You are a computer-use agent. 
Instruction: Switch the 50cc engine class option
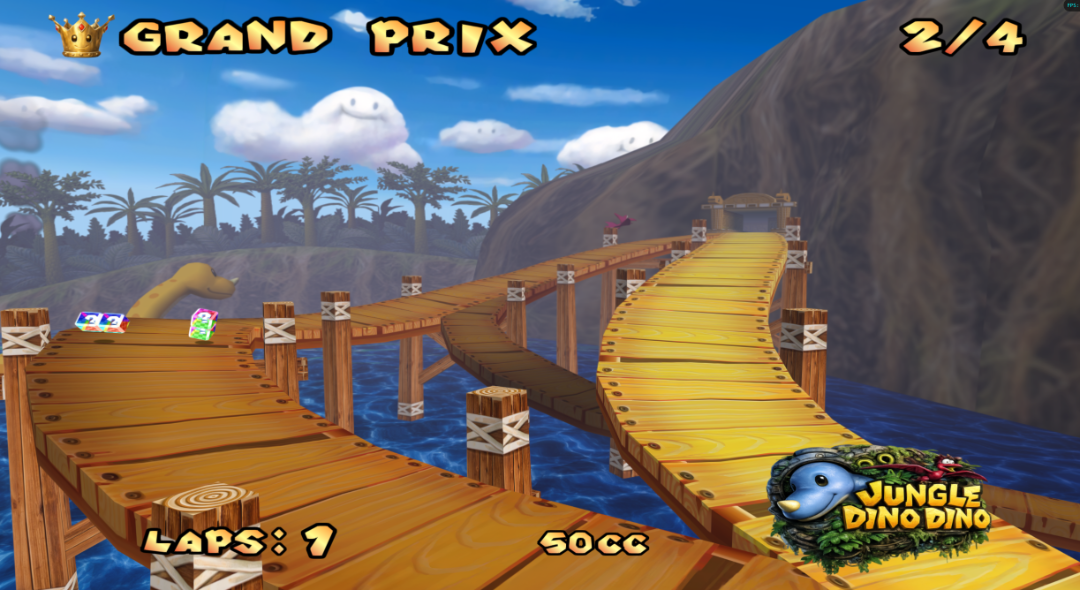(594, 543)
